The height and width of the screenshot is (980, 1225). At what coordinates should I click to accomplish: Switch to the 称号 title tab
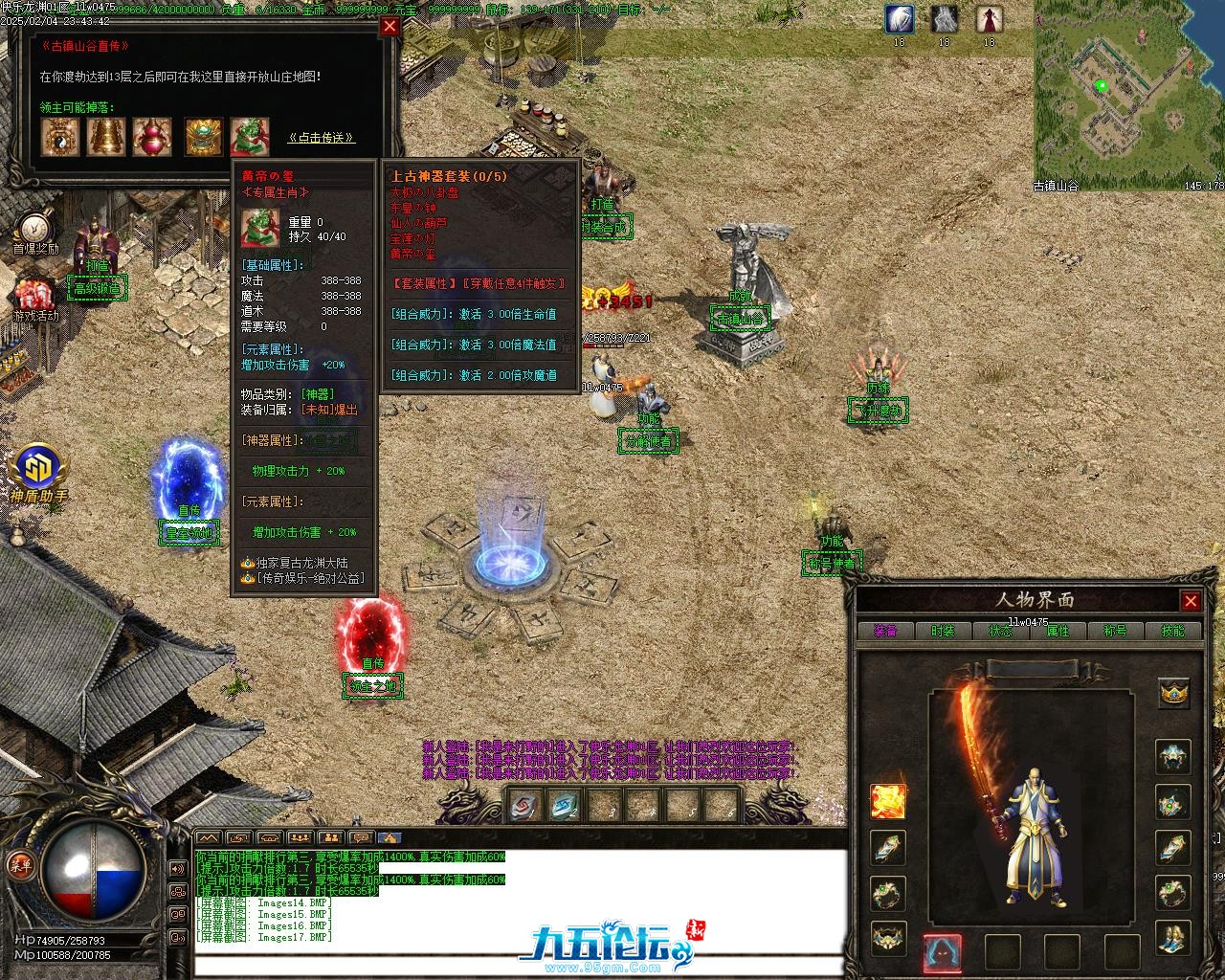[x=1115, y=631]
